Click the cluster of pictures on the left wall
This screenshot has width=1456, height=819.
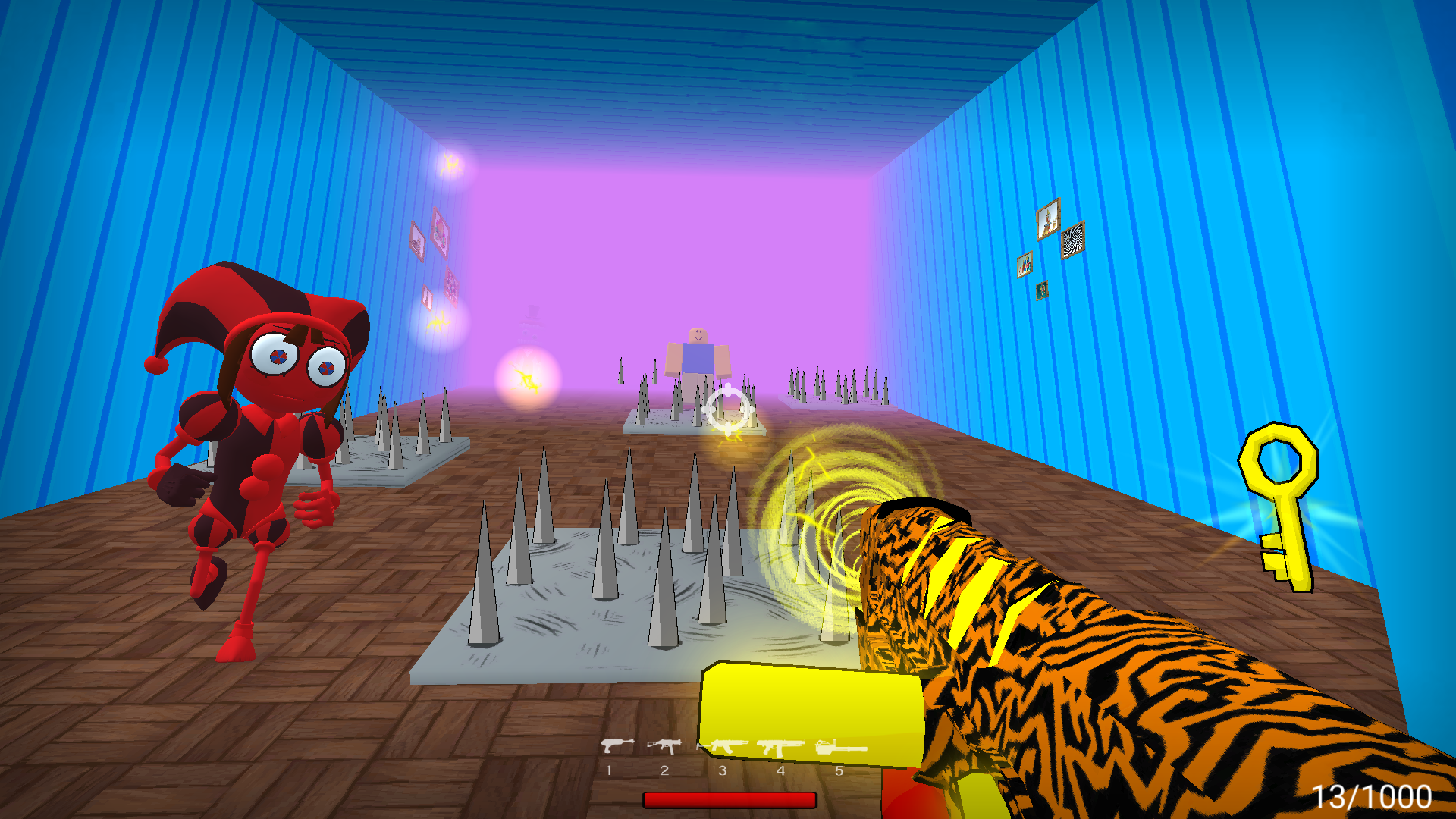click(x=434, y=250)
